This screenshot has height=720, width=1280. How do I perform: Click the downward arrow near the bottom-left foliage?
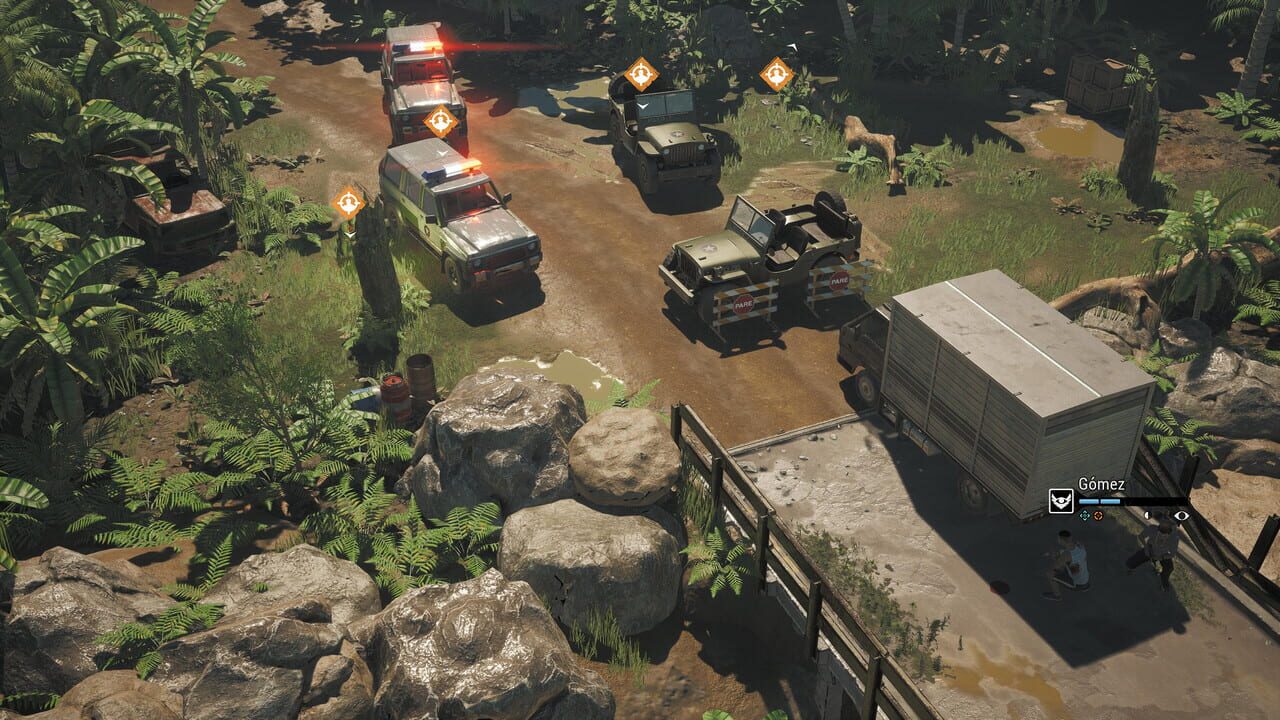tap(349, 235)
